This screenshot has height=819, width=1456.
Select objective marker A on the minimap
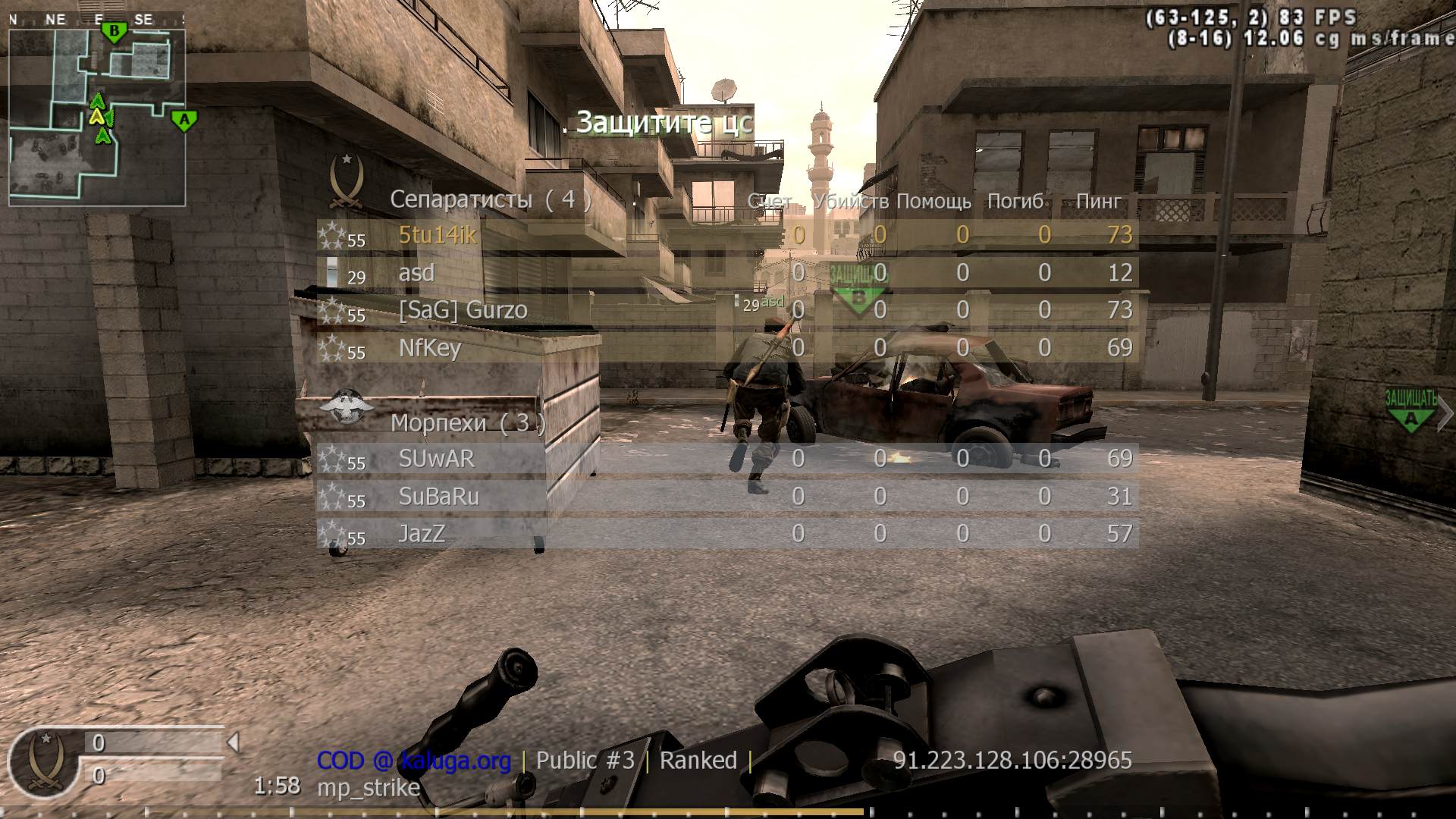183,119
